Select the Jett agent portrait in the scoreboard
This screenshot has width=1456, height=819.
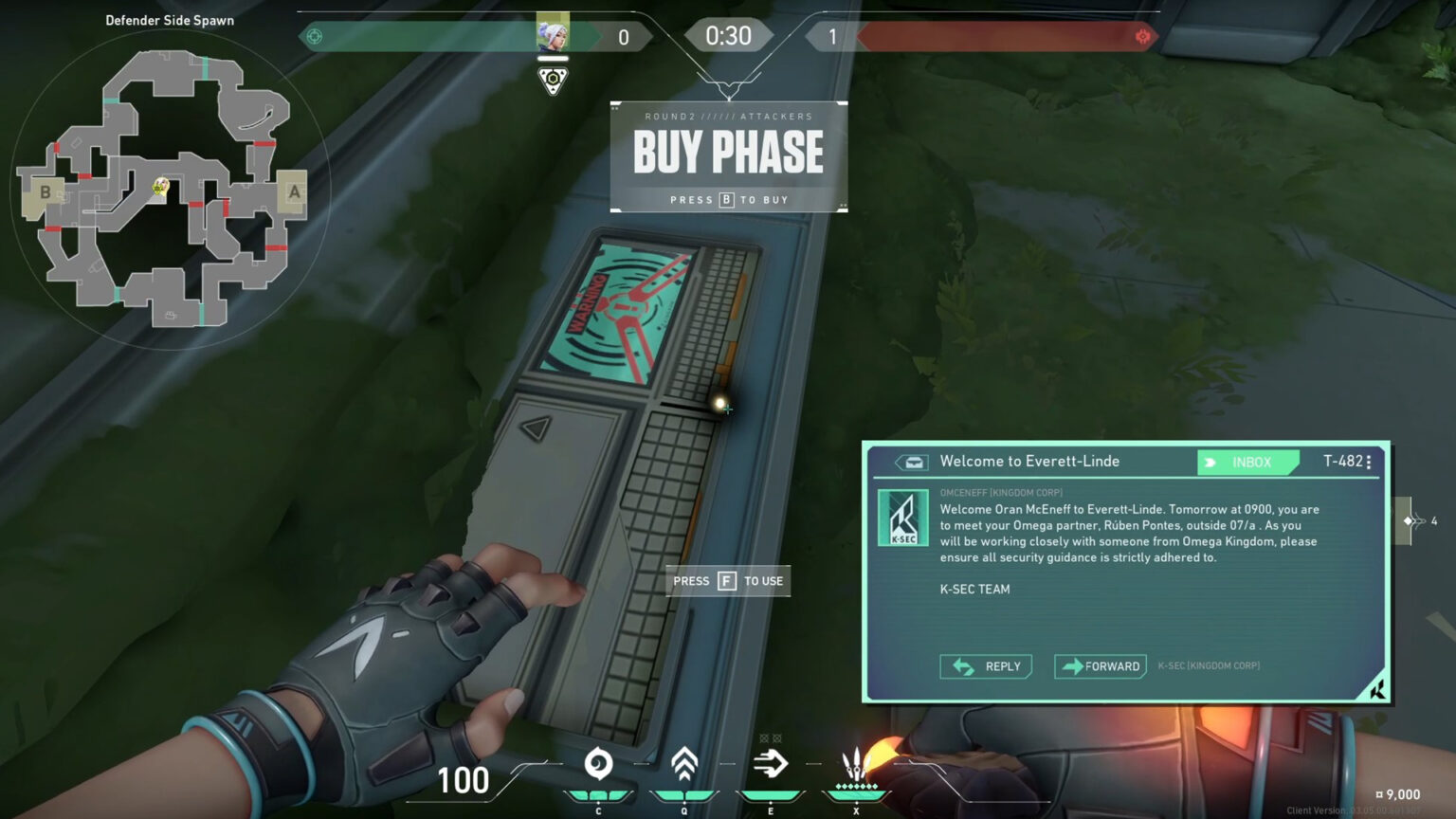[x=551, y=36]
